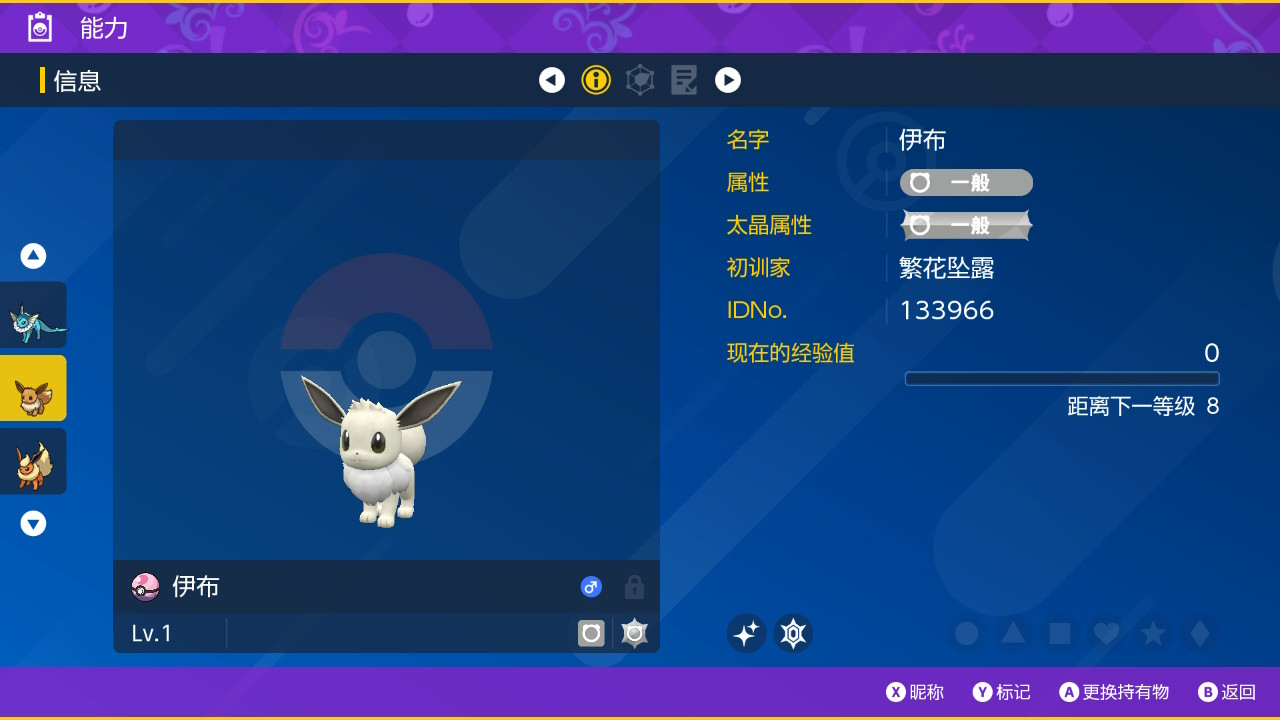Click the yellow info page icon

[596, 80]
